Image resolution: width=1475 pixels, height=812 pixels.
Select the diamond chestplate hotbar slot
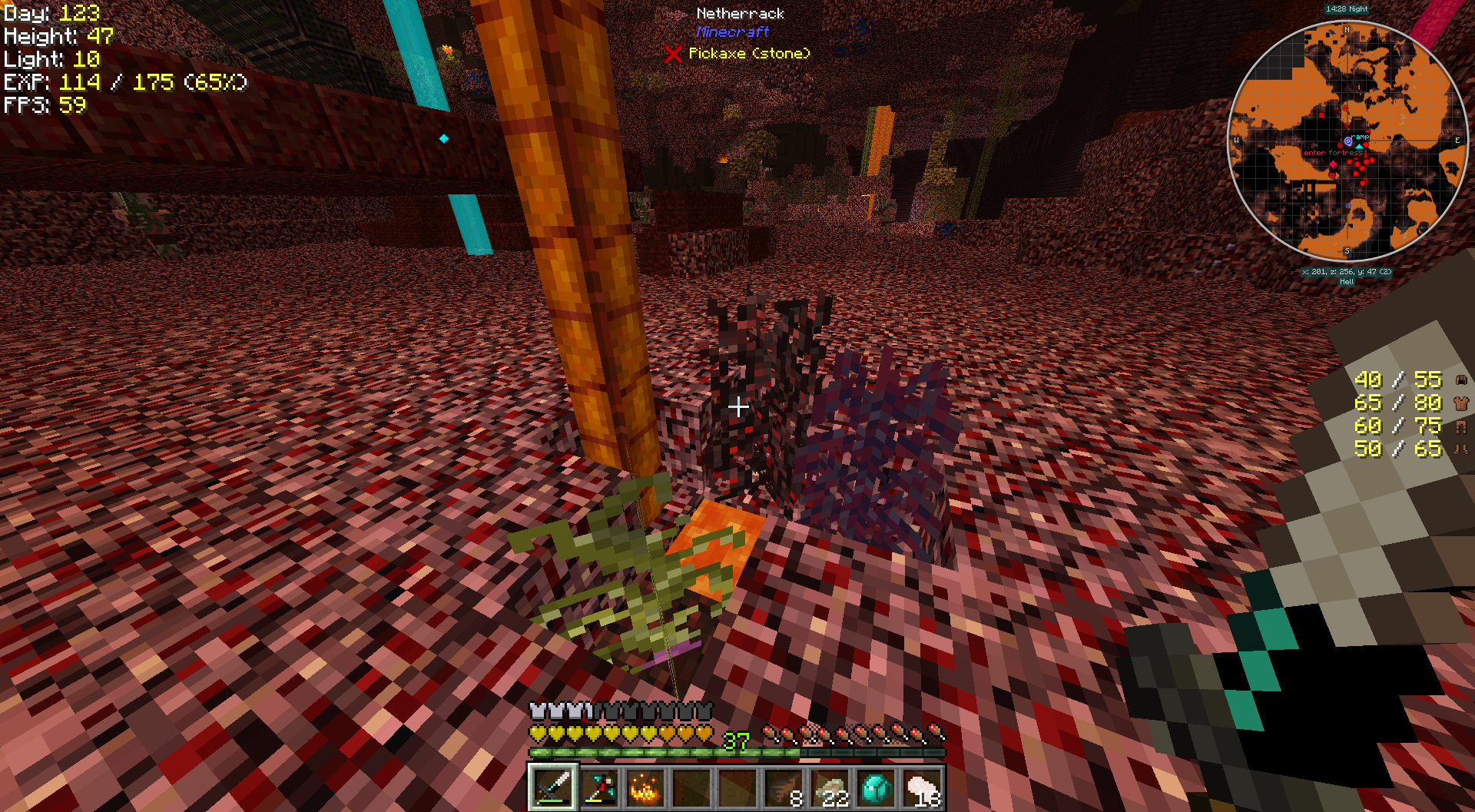(877, 787)
